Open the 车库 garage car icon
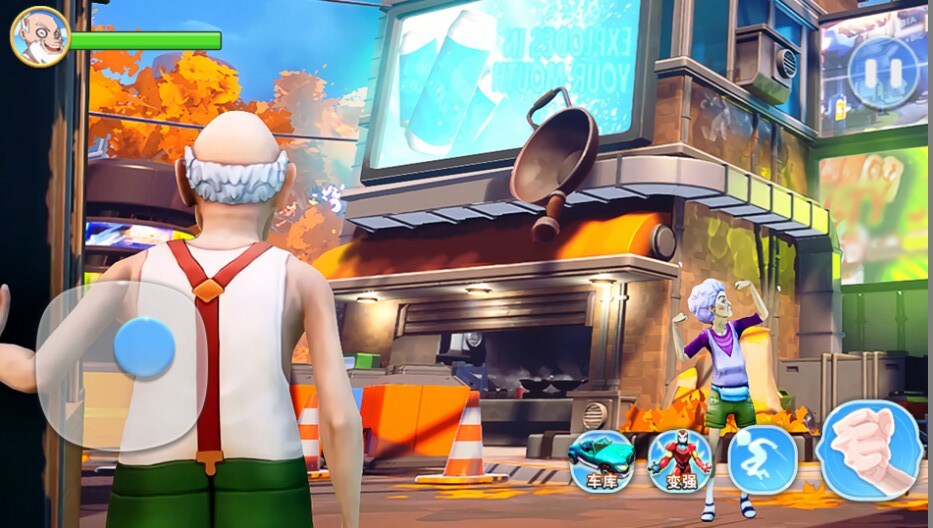The image size is (933, 528). coord(601,460)
